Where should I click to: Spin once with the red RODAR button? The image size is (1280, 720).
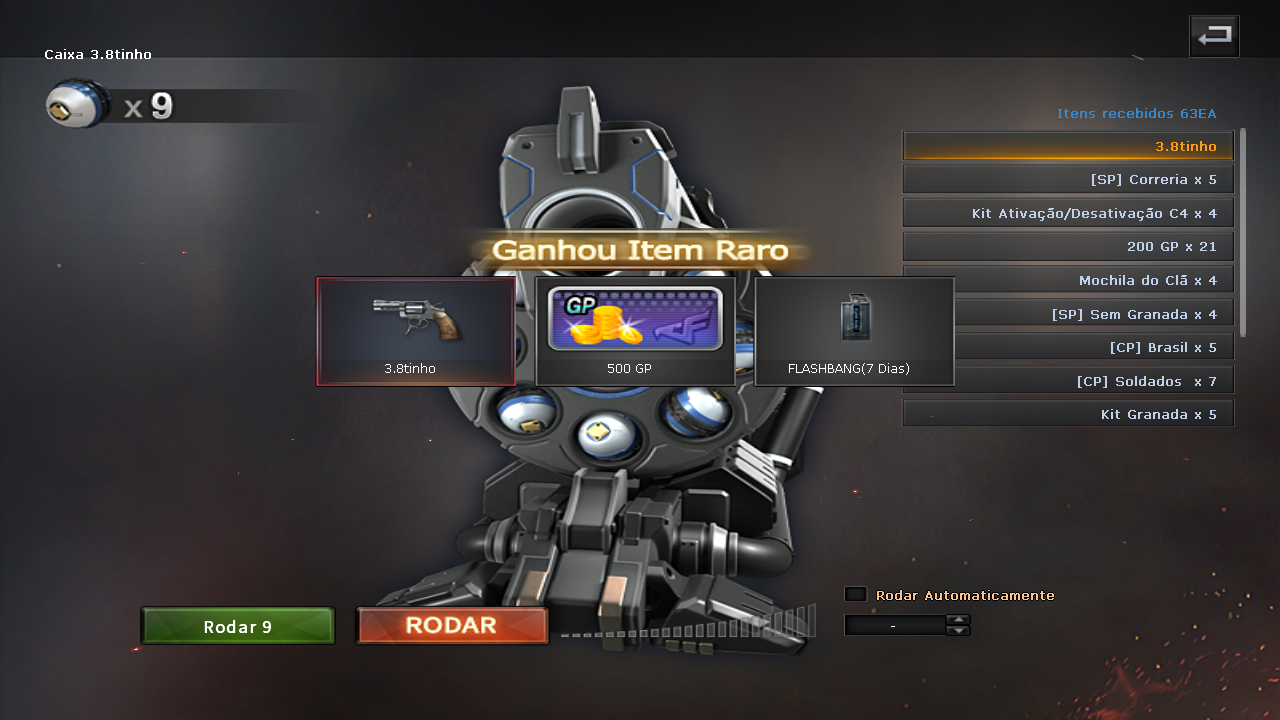click(x=452, y=626)
